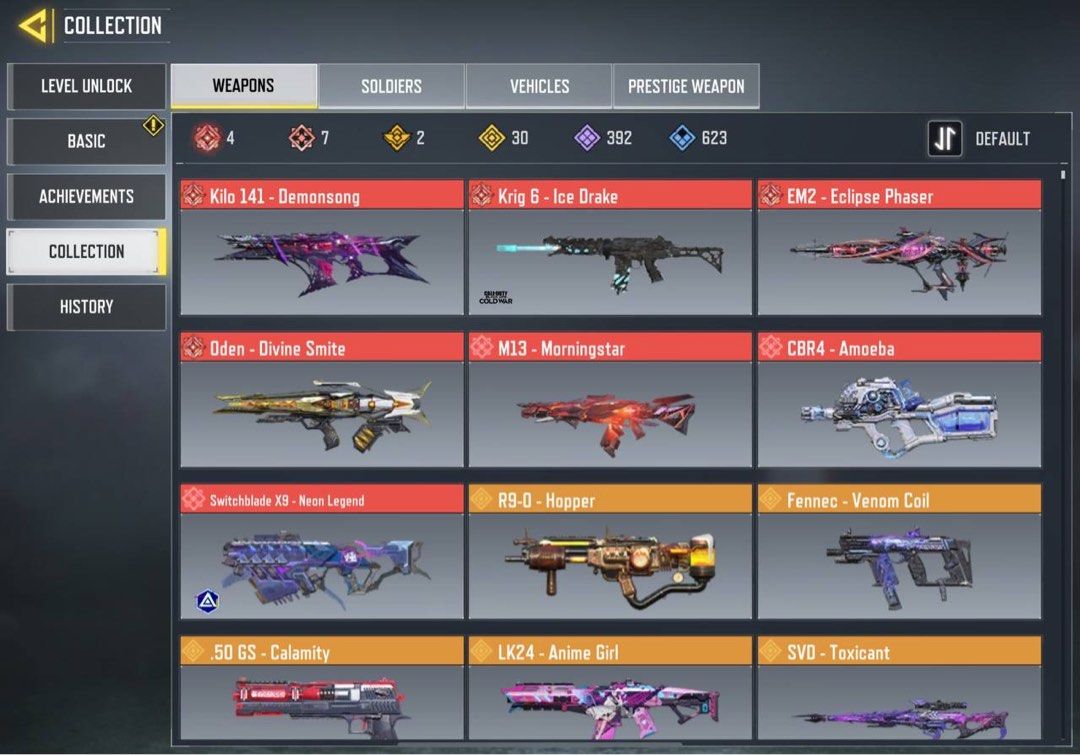Go back using the yellow arrow

34,26
